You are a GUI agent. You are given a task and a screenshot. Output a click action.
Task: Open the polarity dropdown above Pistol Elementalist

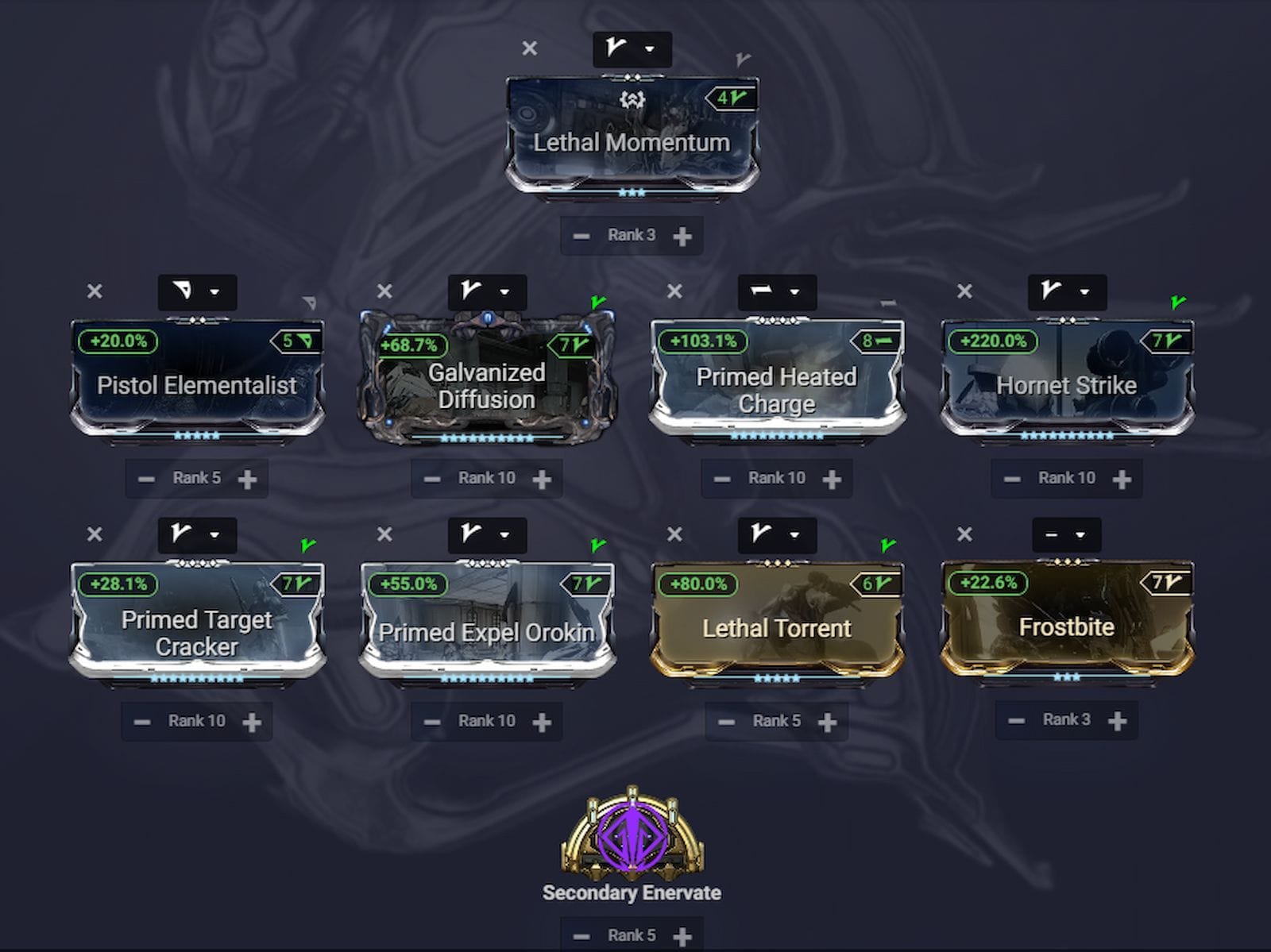197,292
